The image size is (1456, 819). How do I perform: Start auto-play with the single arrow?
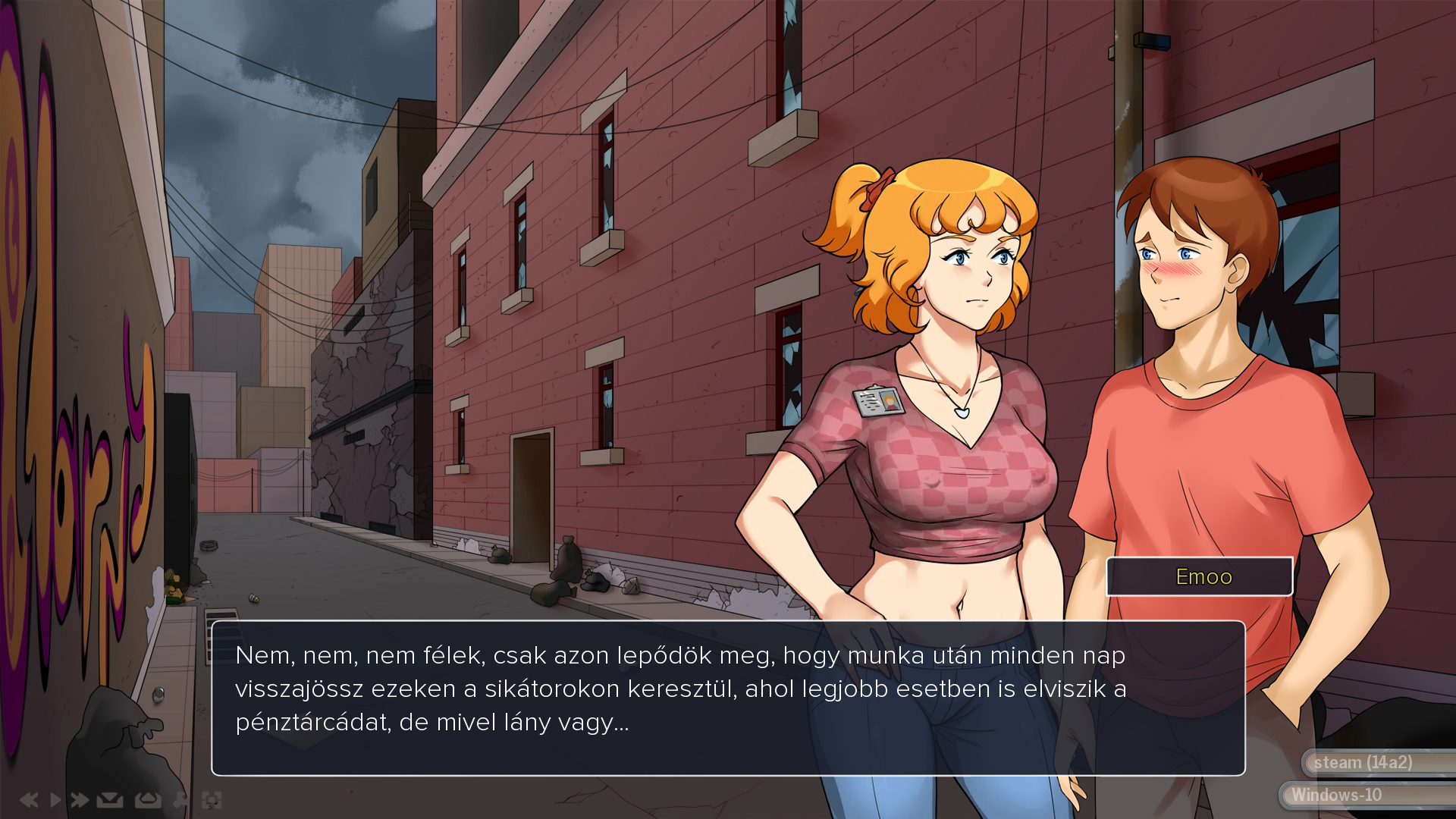55,800
